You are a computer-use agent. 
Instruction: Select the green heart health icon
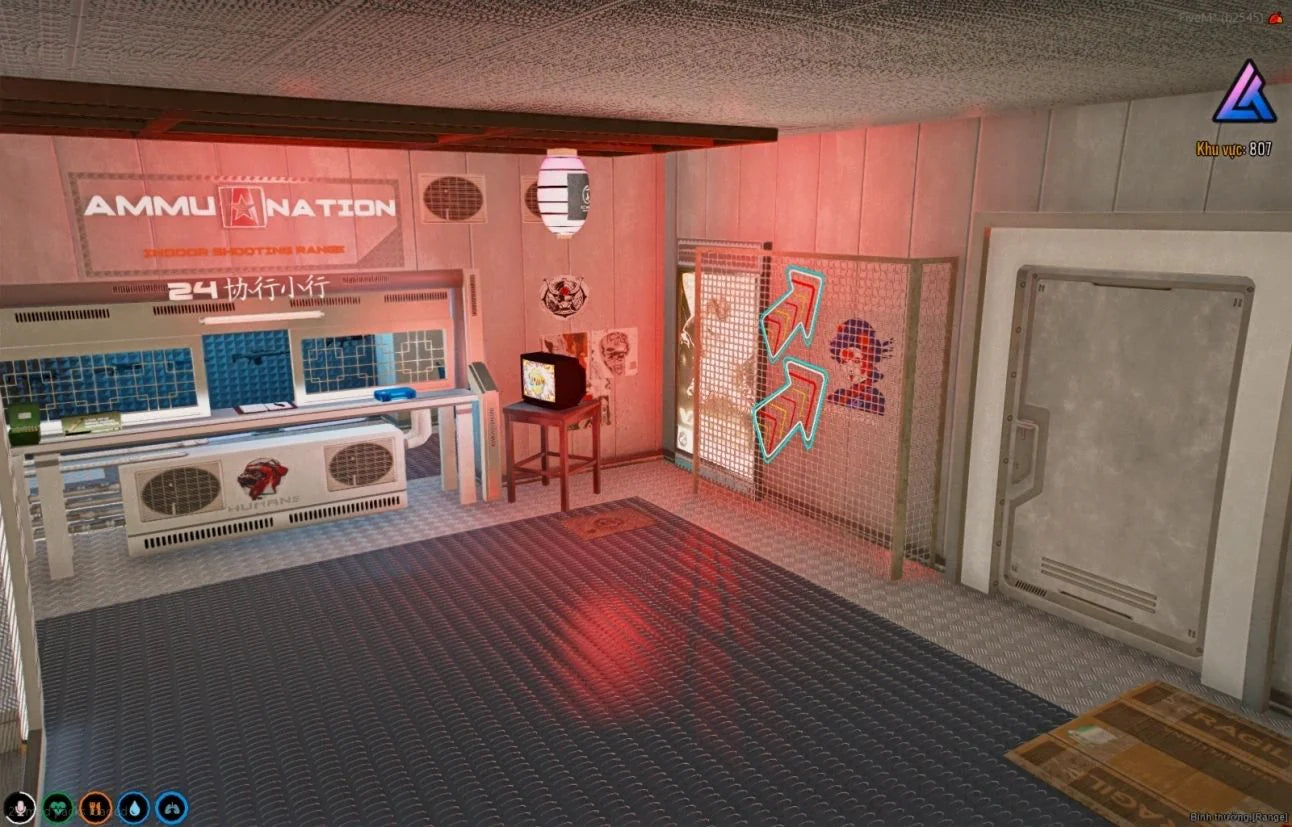(58, 807)
